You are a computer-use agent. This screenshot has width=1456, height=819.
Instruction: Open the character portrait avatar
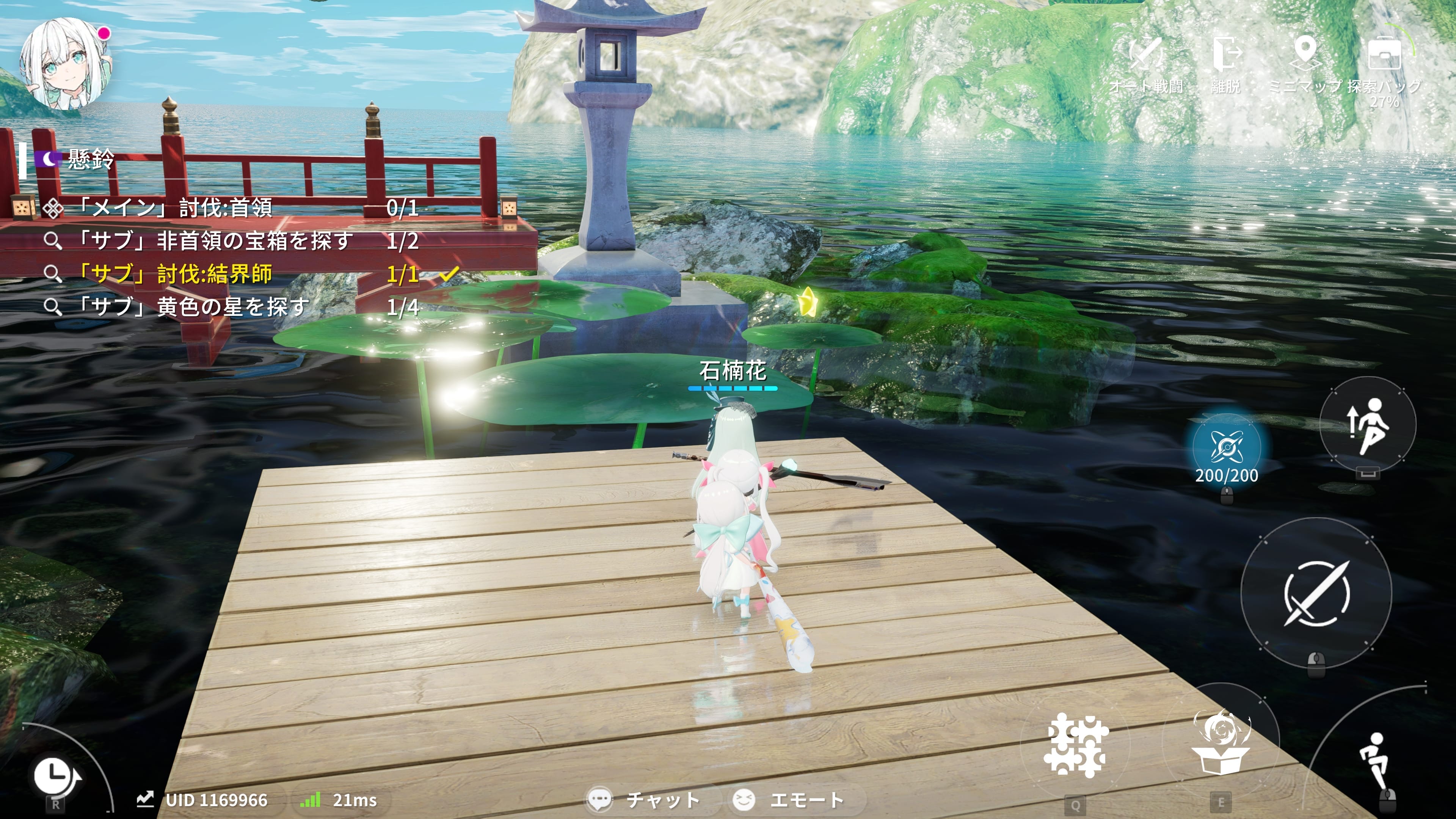pos(63,63)
